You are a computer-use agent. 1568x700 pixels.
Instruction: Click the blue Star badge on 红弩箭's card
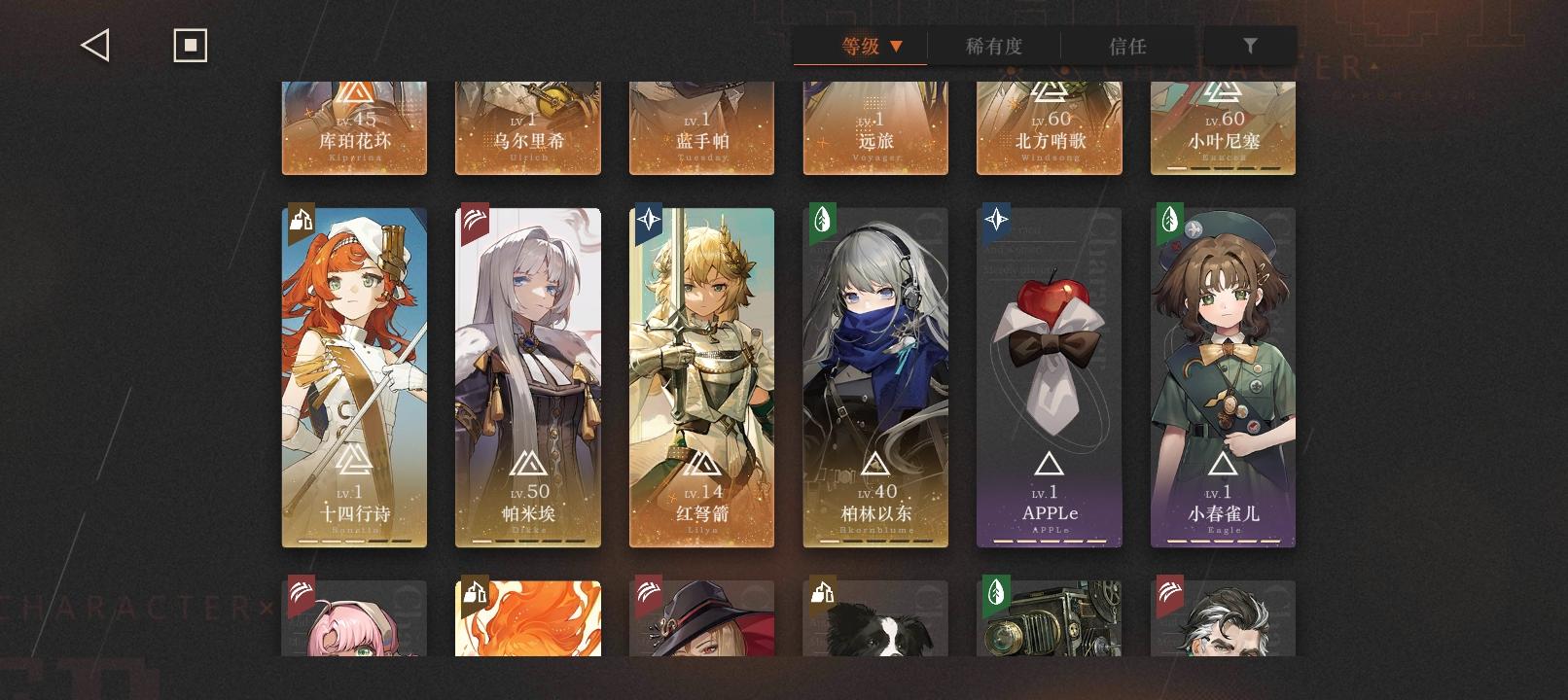click(x=647, y=222)
